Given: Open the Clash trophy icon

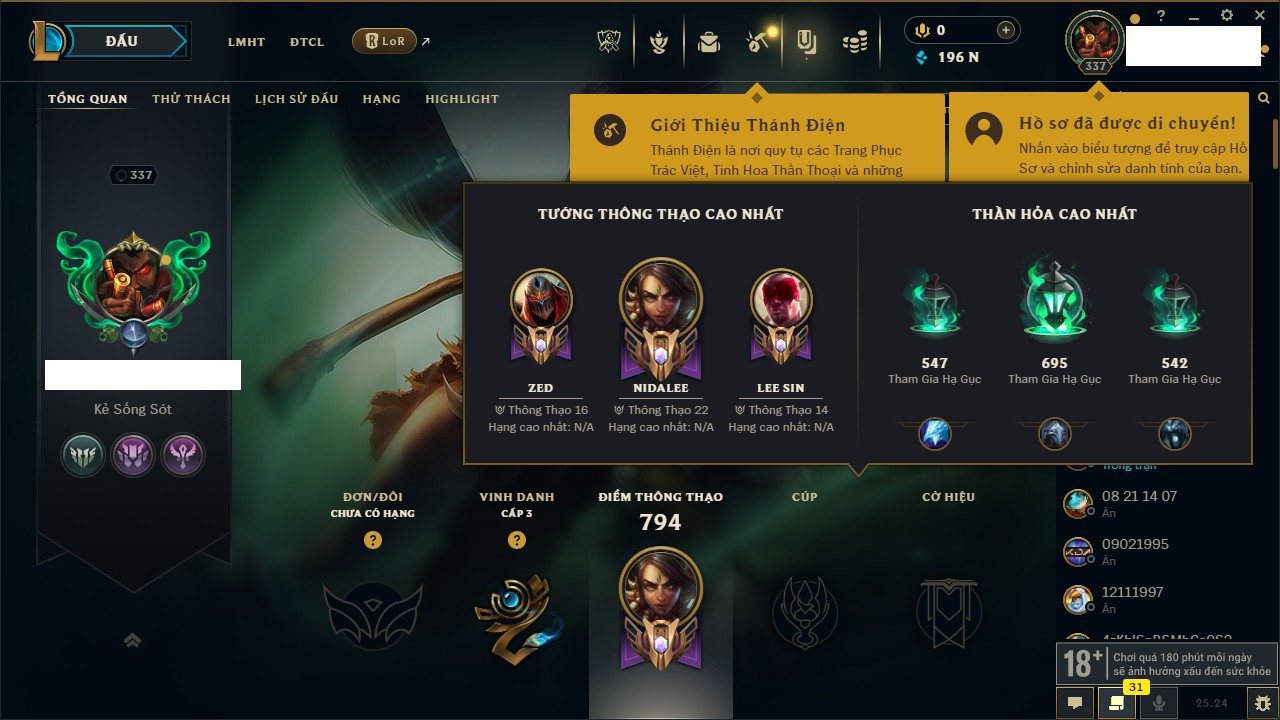Looking at the screenshot, I should pos(609,42).
